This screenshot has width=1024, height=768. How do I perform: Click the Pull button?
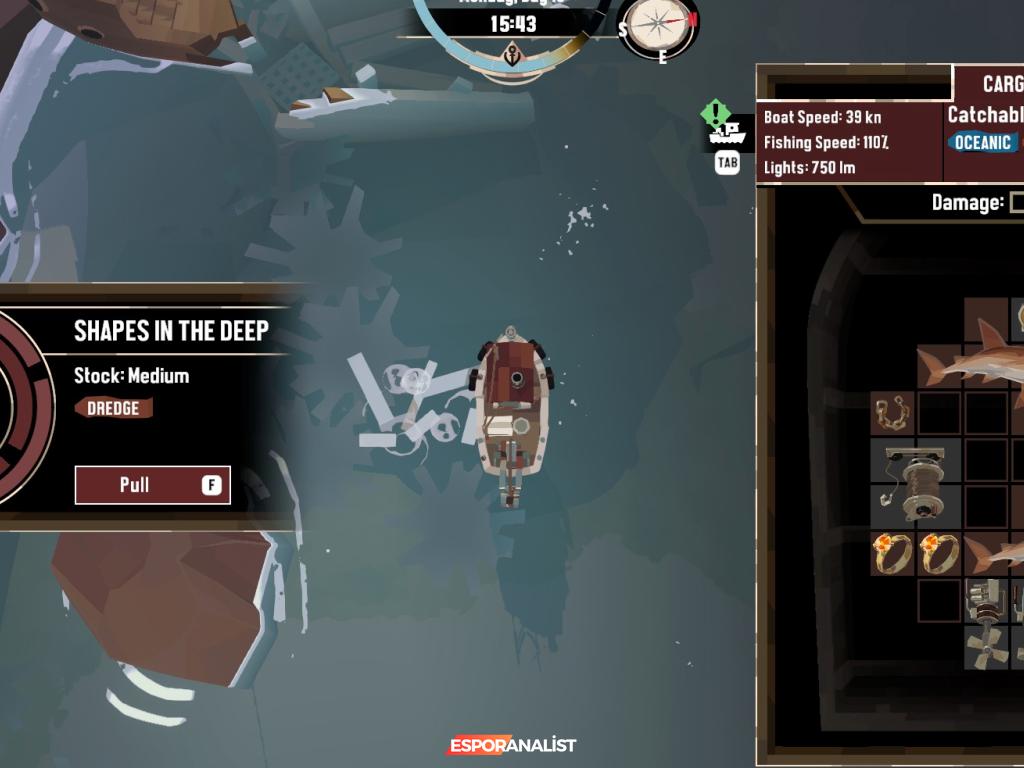click(153, 485)
